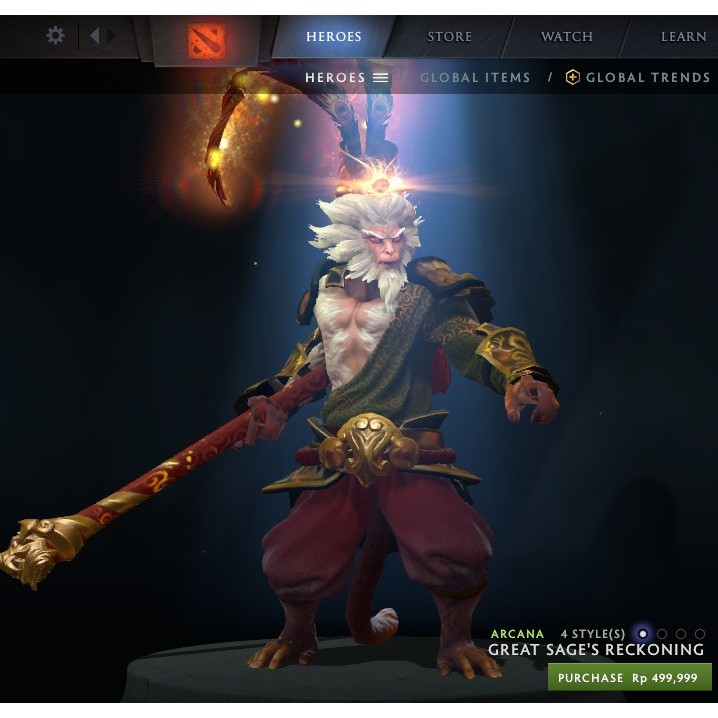718x718 pixels.
Task: Open the Store tab
Action: coord(449,37)
